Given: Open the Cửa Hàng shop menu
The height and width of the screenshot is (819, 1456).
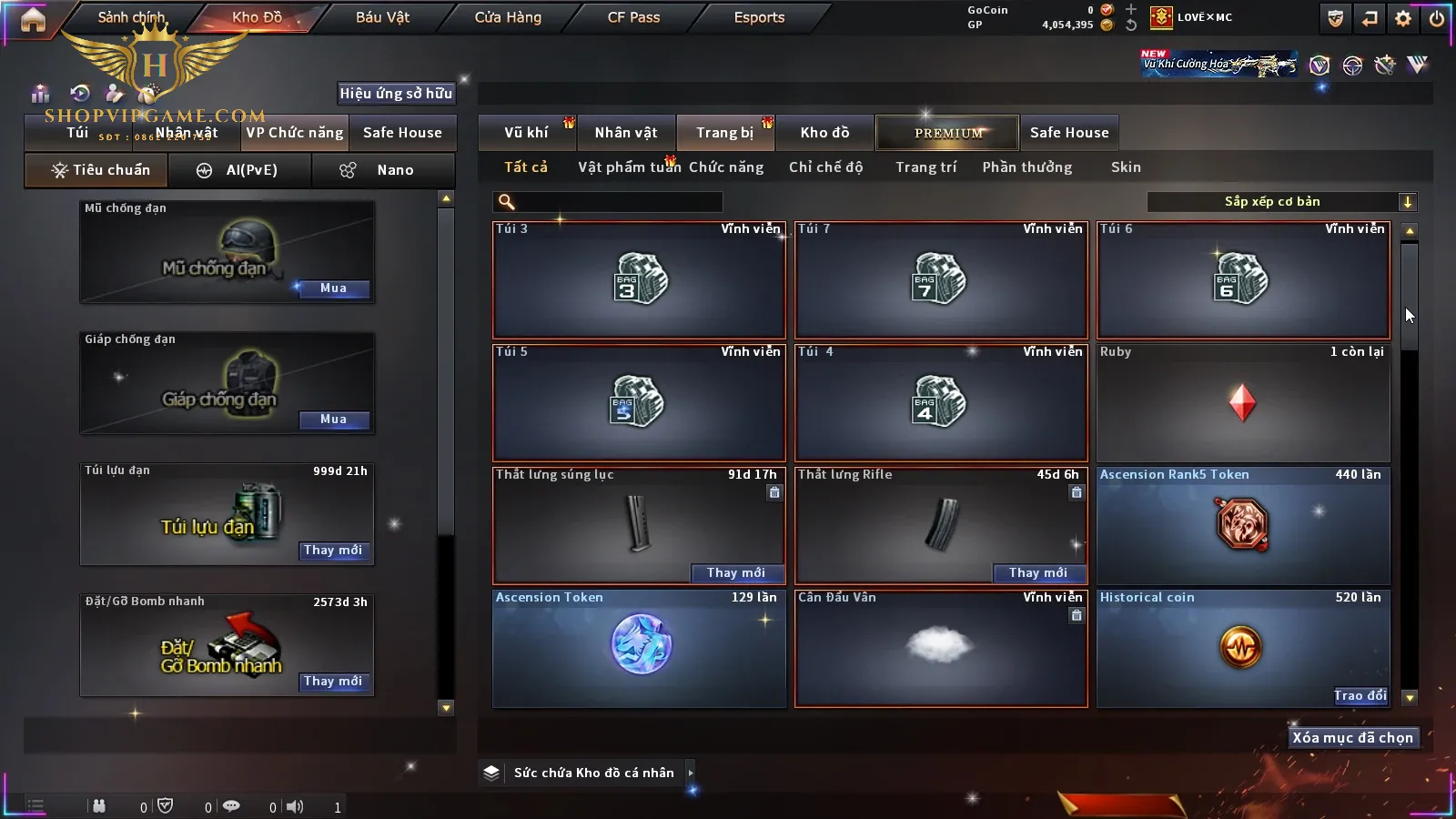Looking at the screenshot, I should click(508, 17).
